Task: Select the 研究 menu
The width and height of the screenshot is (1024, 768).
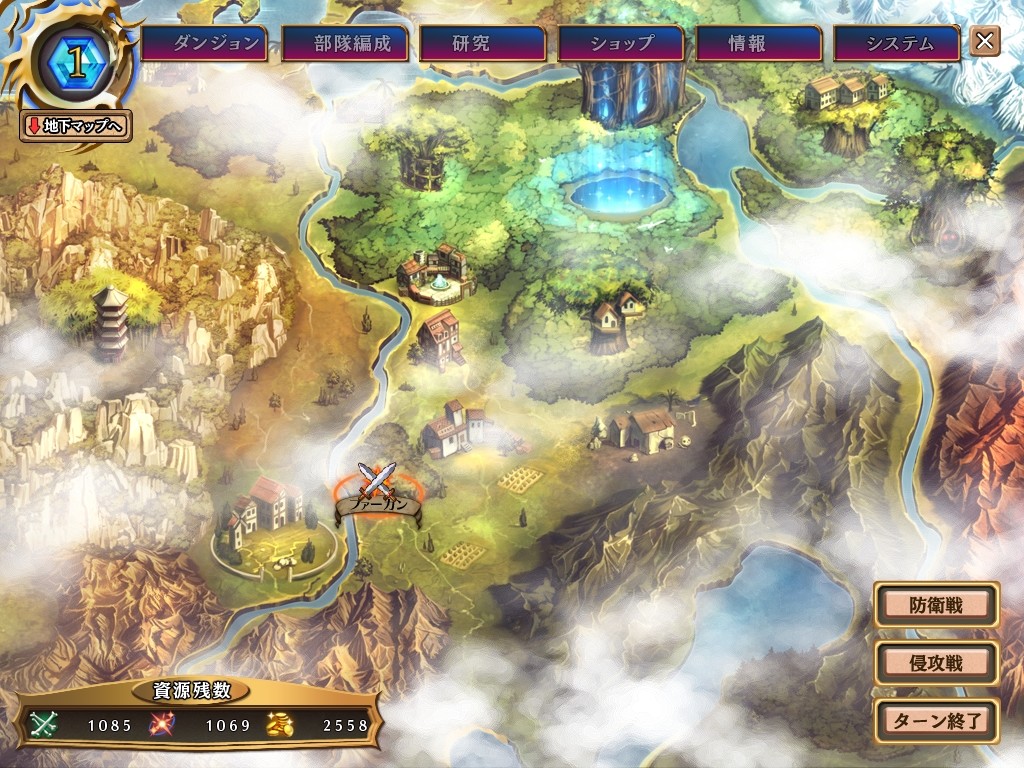Action: 482,43
